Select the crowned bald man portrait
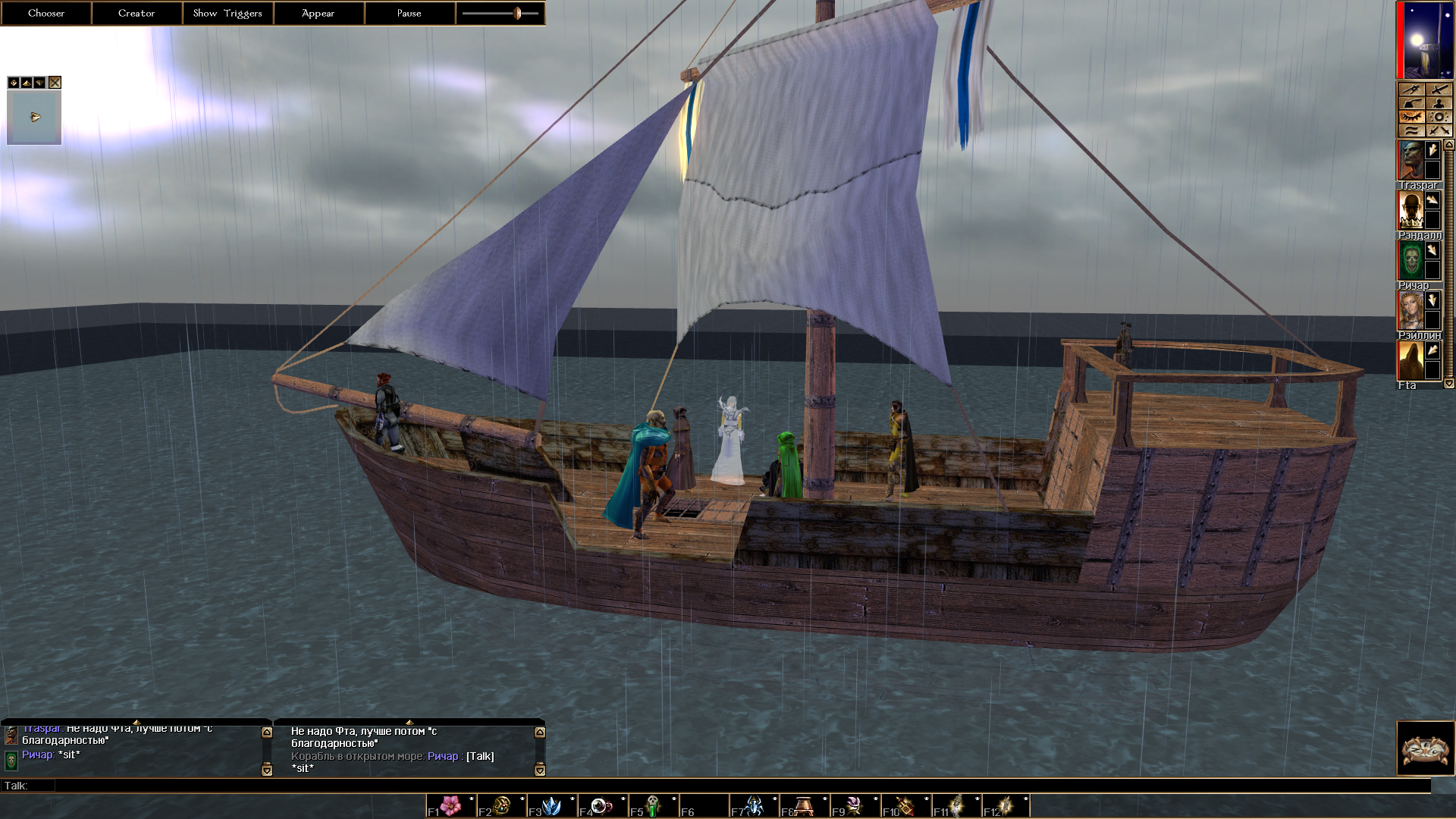1456x819 pixels. click(1410, 210)
